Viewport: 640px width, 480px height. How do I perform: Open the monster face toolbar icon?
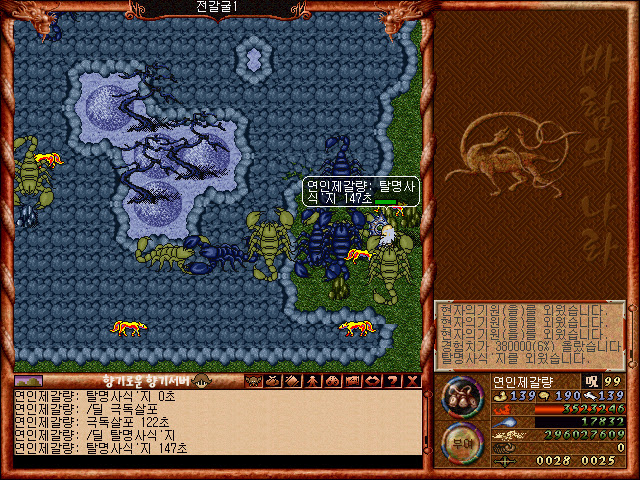click(253, 381)
